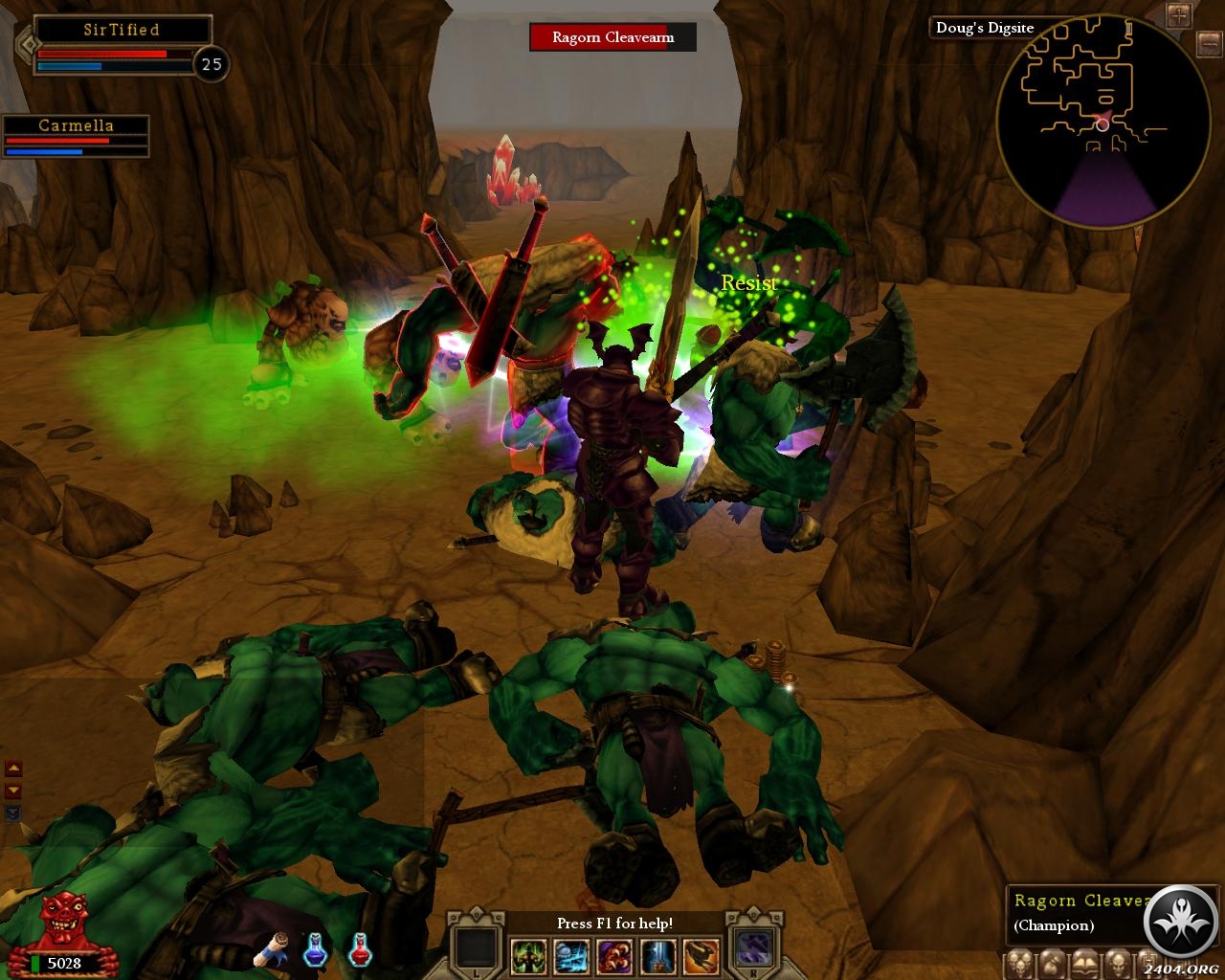Viewport: 1225px width, 980px height.
Task: Click the double chevron down button
Action: pyautogui.click(x=13, y=813)
